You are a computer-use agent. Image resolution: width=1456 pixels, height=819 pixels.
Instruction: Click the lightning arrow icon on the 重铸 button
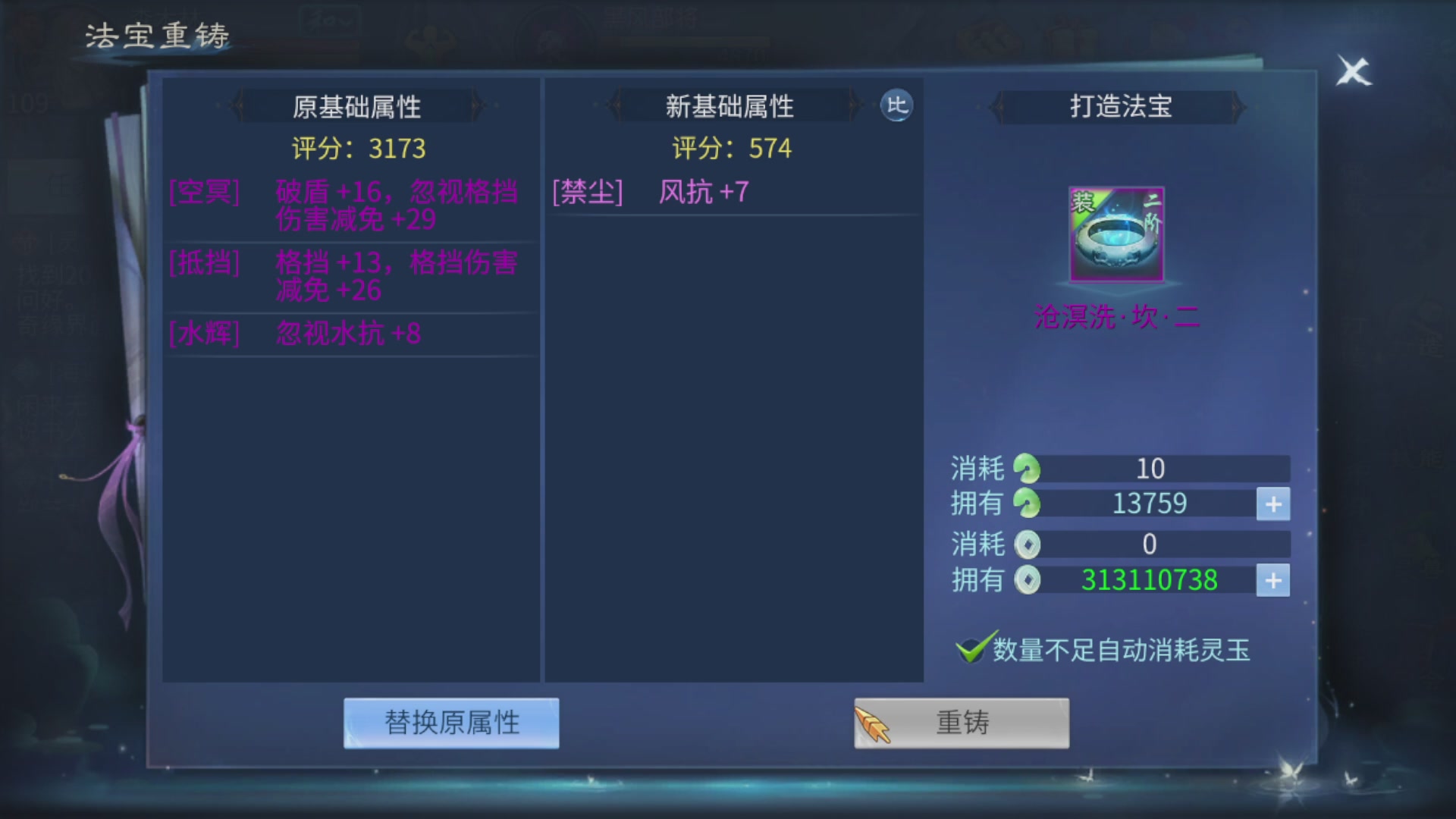[874, 723]
